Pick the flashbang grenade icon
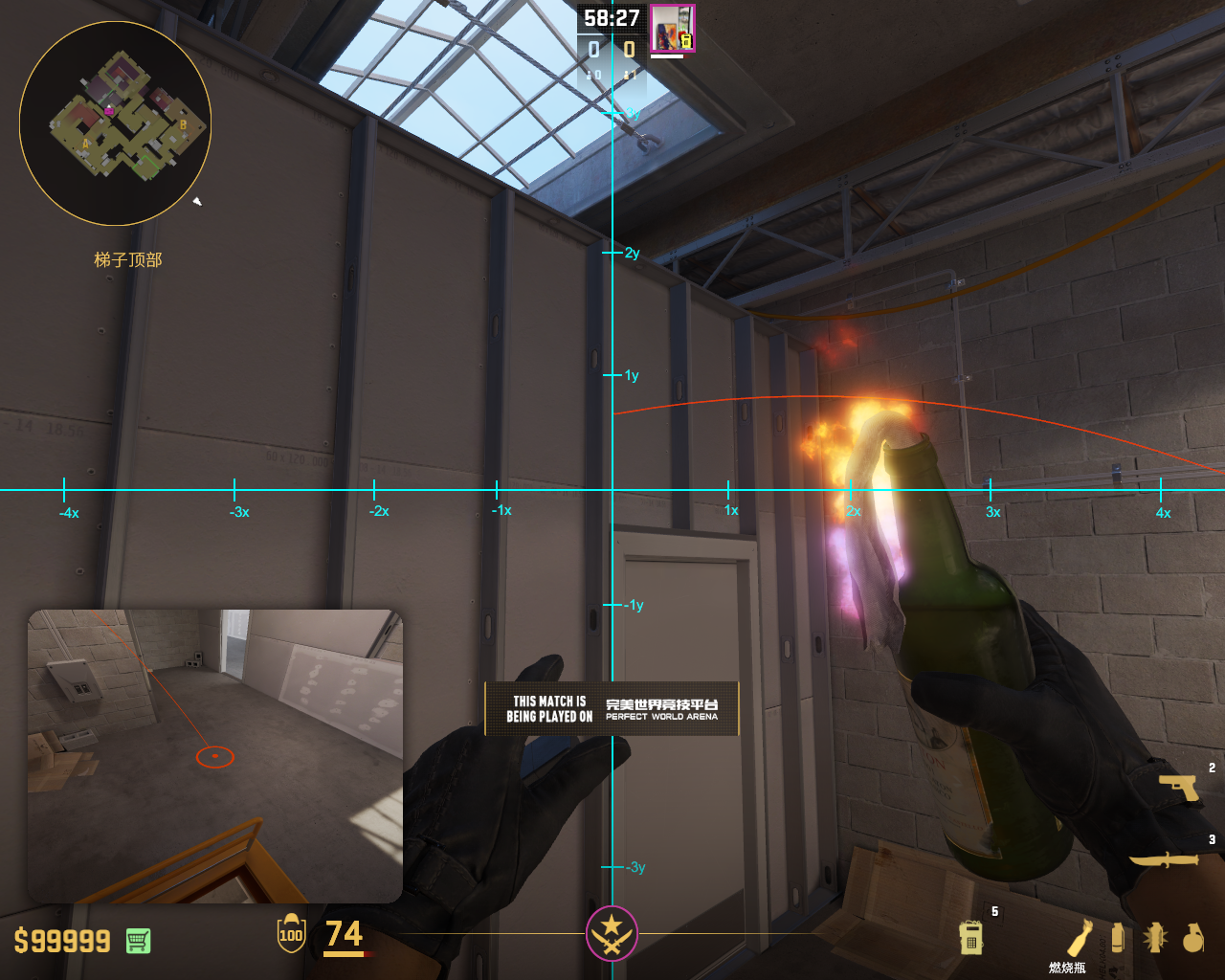The height and width of the screenshot is (980, 1225). 1155,937
